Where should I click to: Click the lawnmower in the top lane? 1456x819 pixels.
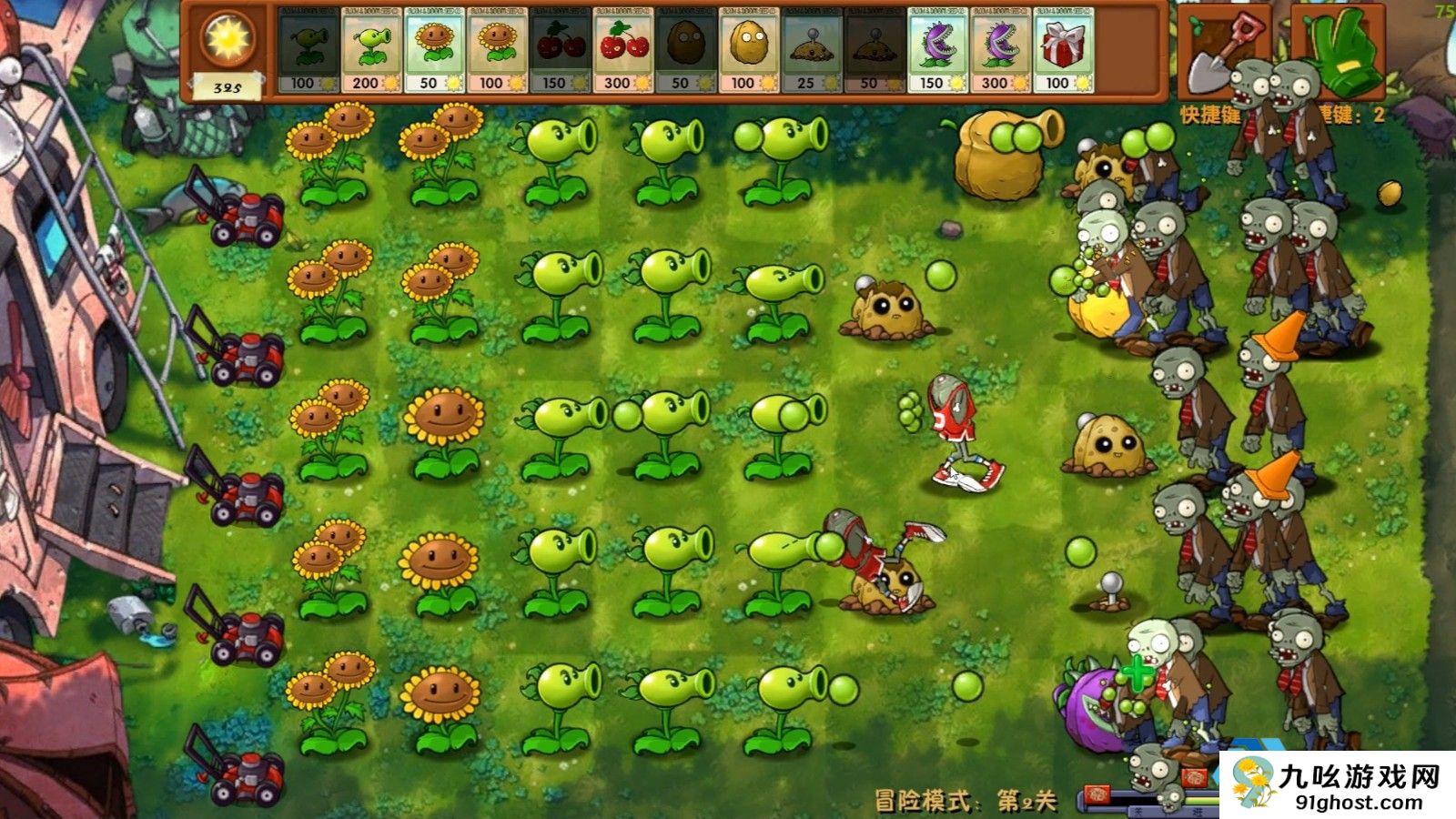pos(246,214)
